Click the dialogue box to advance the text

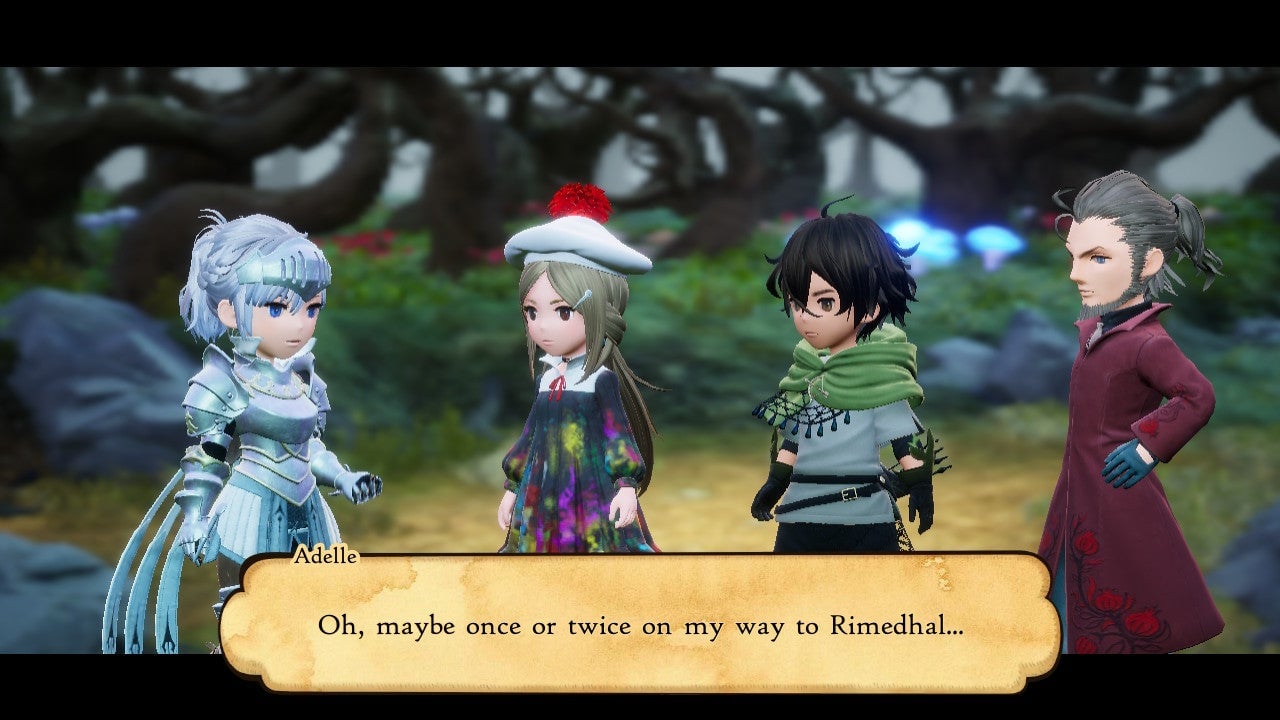[x=640, y=625]
